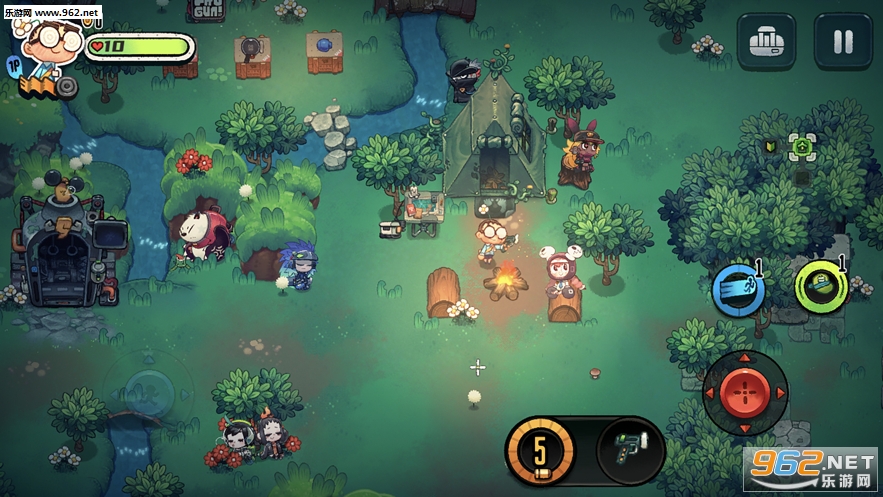This screenshot has width=883, height=497.
Task: Open the backpack inventory
Action: 766,41
